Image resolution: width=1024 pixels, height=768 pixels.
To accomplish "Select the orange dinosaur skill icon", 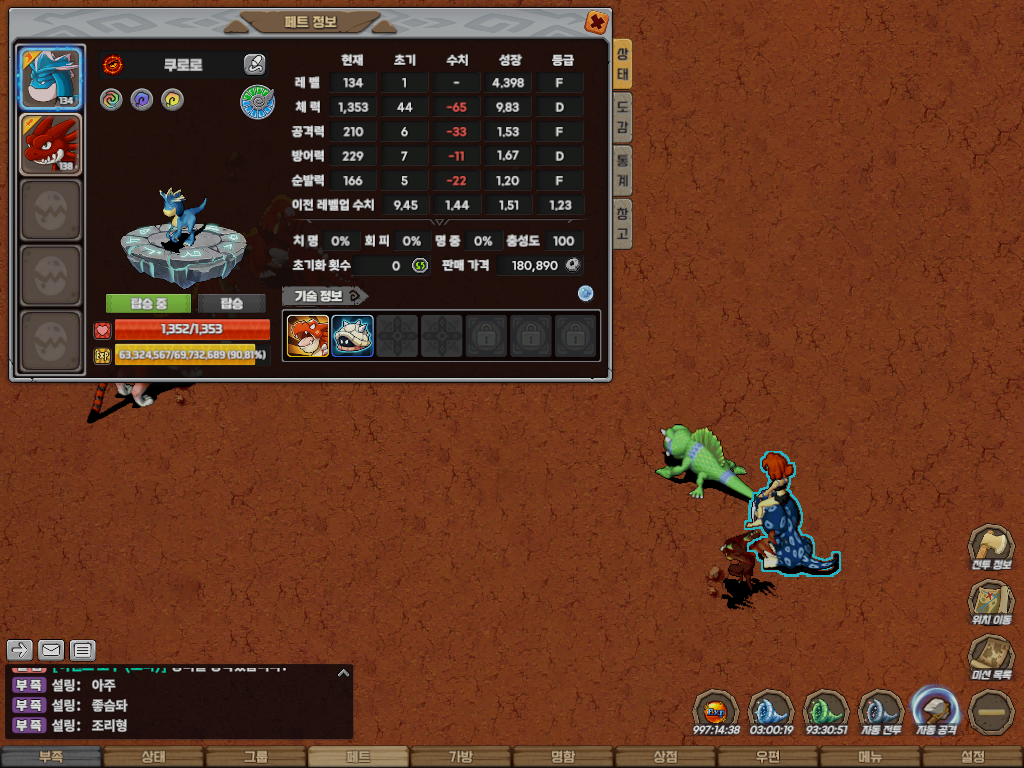I will 308,336.
